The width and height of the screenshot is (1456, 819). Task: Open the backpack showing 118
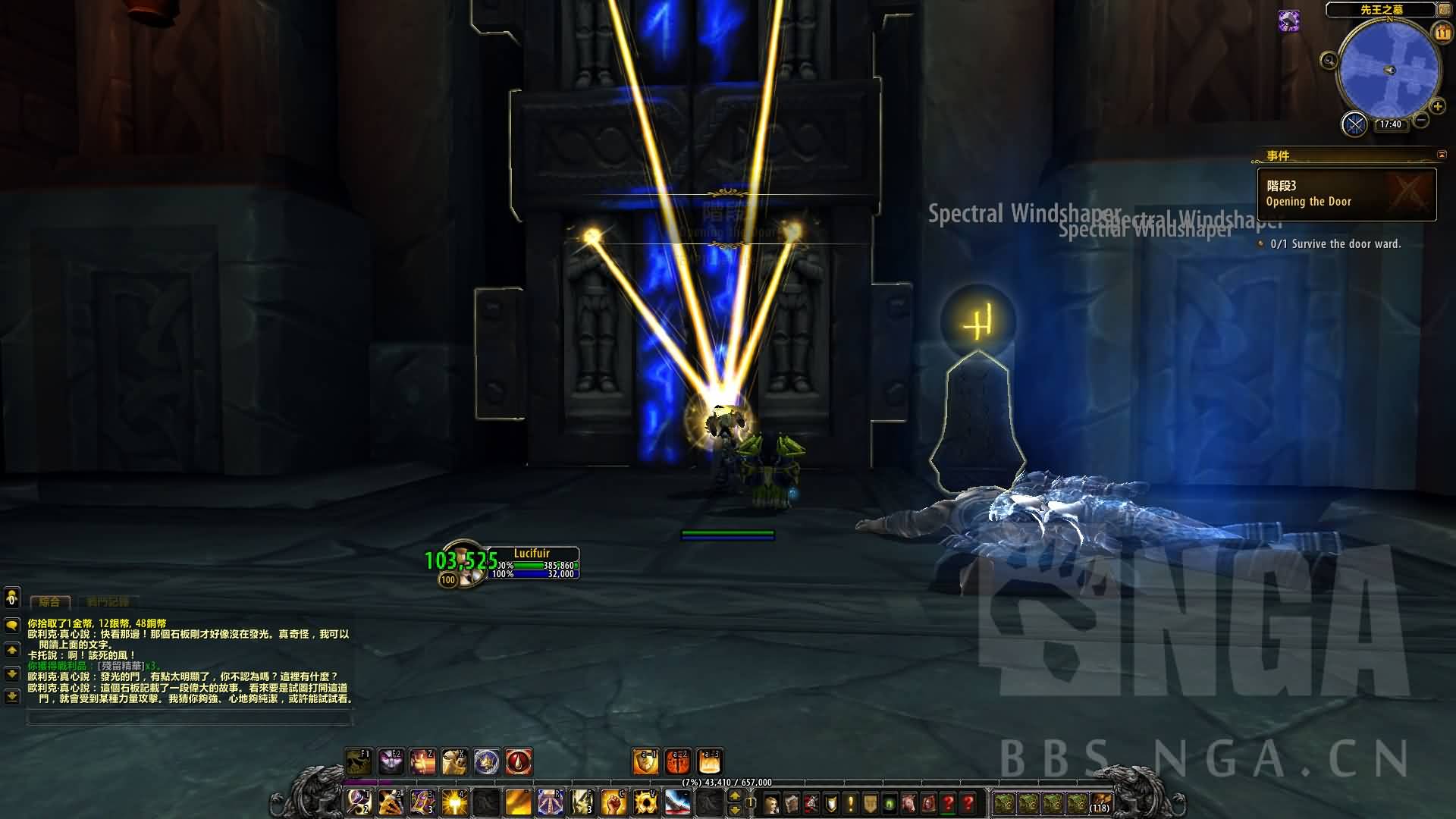click(x=1101, y=802)
